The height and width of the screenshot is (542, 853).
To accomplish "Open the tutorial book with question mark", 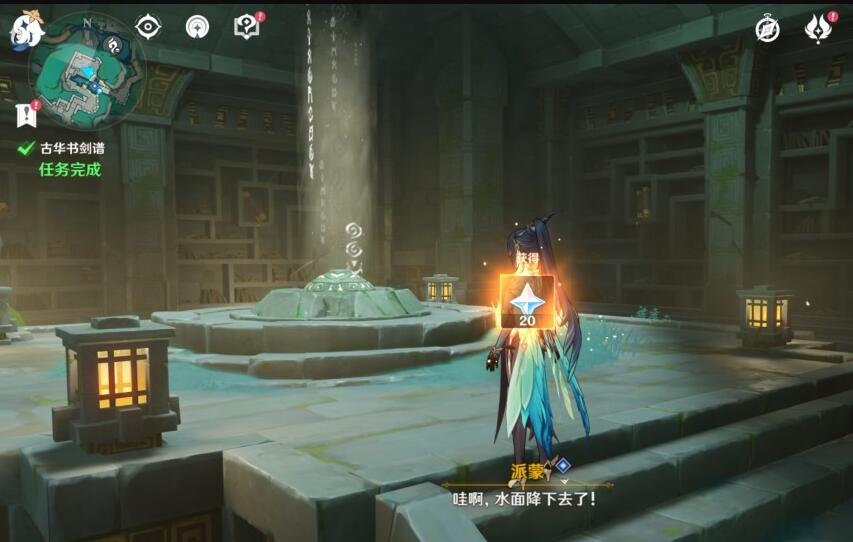I will point(246,27).
